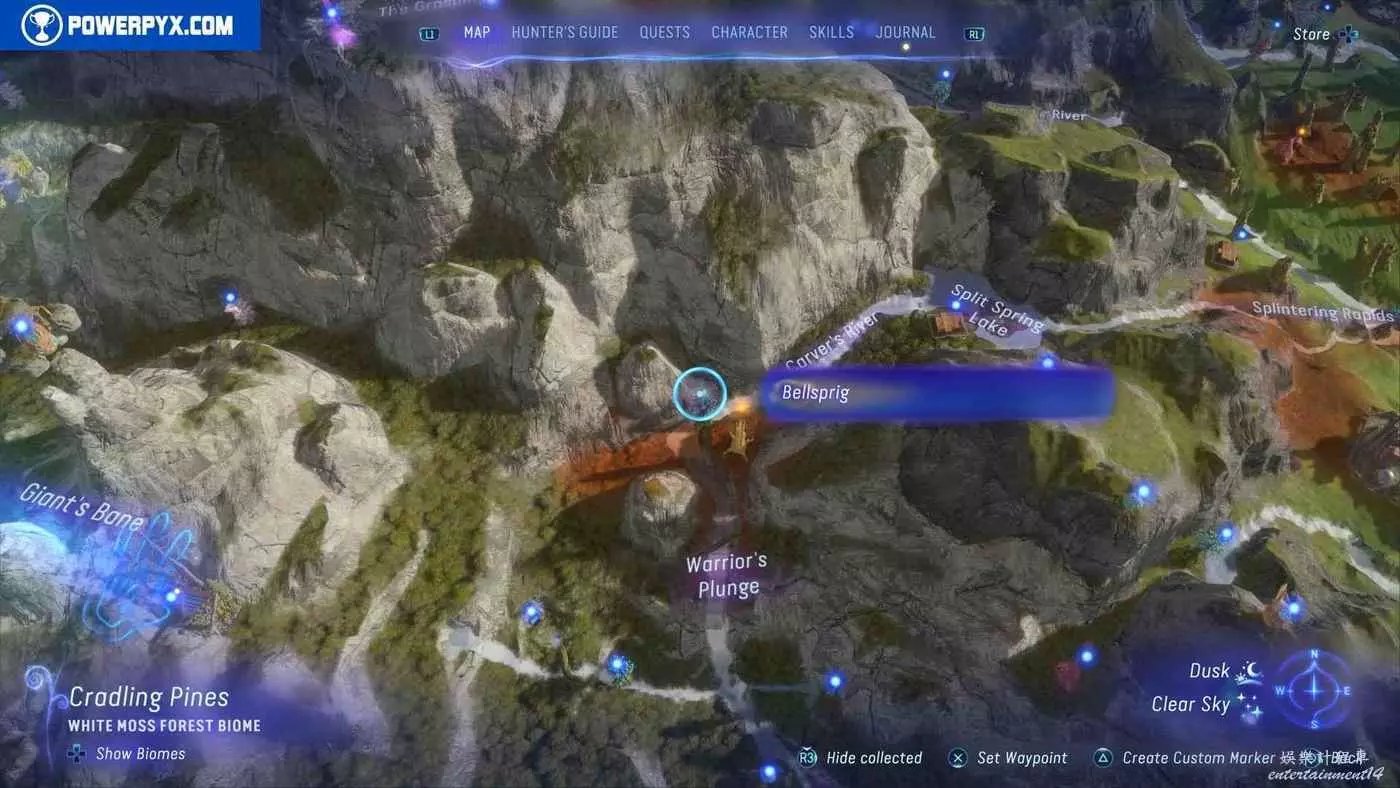The height and width of the screenshot is (788, 1400).
Task: Select the Bellsprig map marker
Action: (x=699, y=393)
